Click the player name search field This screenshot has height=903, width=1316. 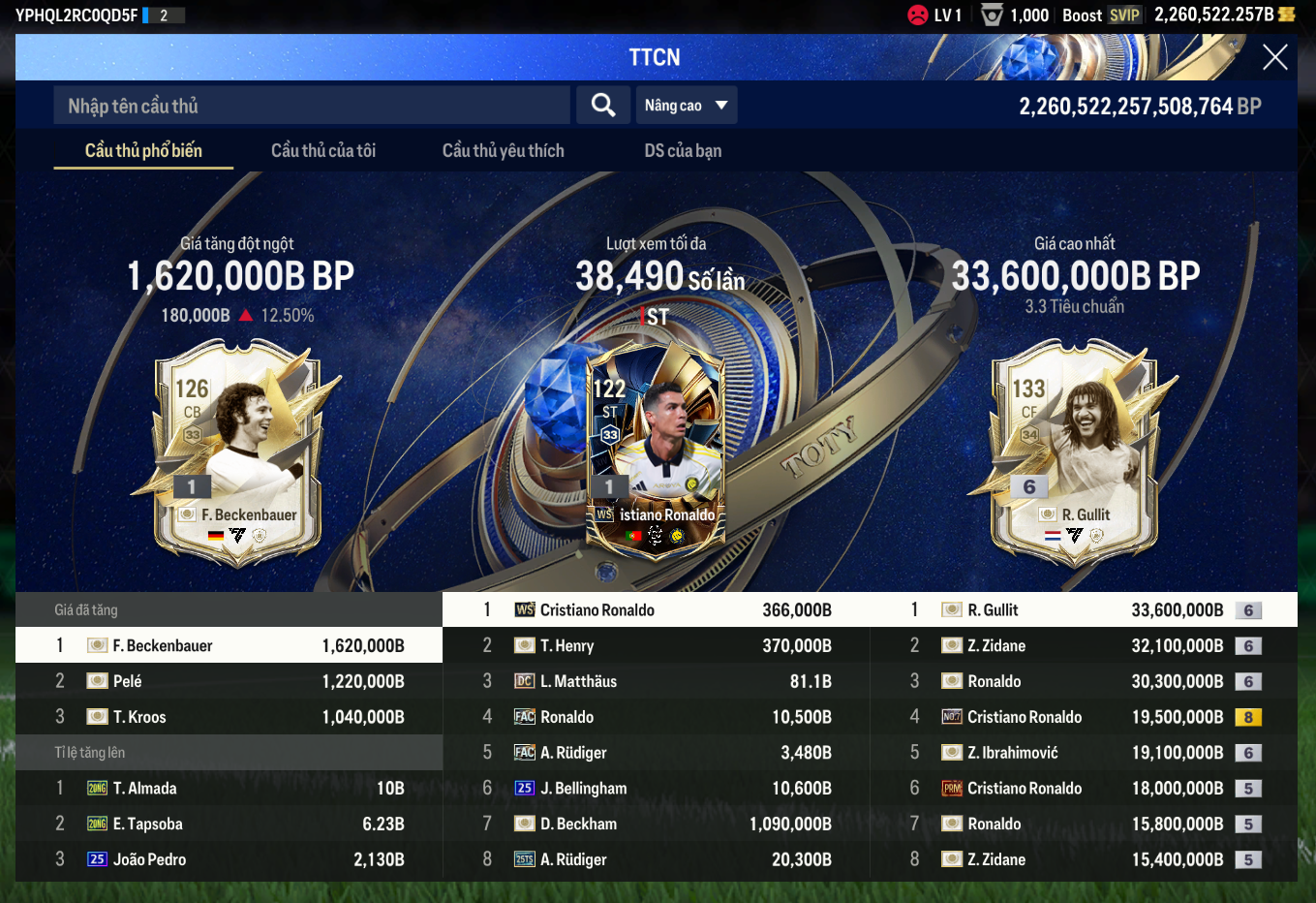click(312, 106)
